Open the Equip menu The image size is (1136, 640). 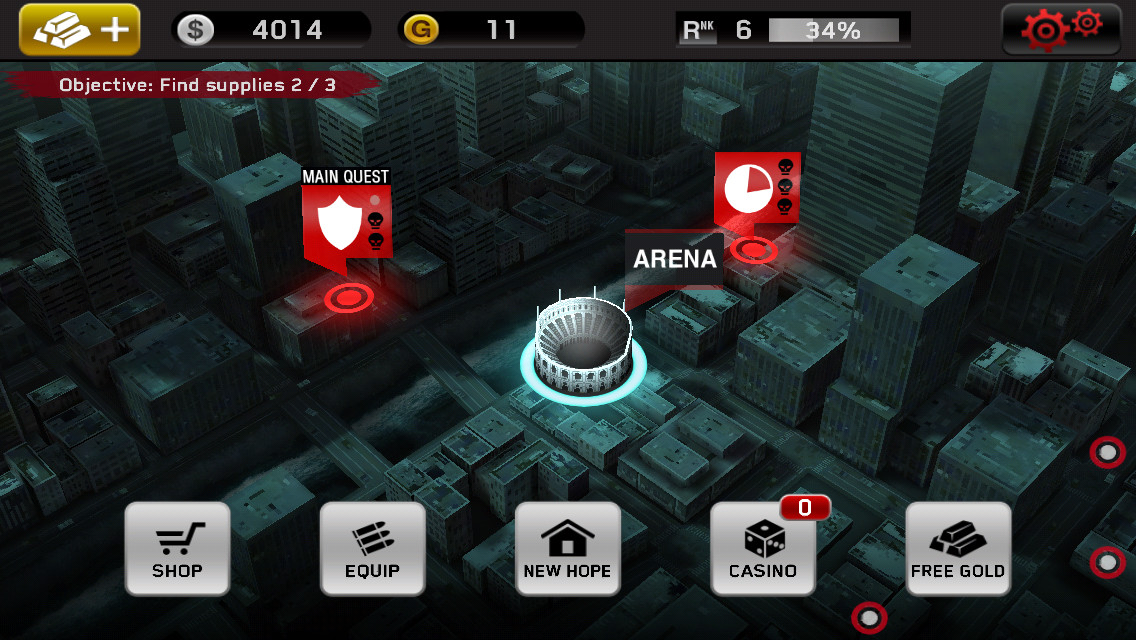click(x=372, y=549)
